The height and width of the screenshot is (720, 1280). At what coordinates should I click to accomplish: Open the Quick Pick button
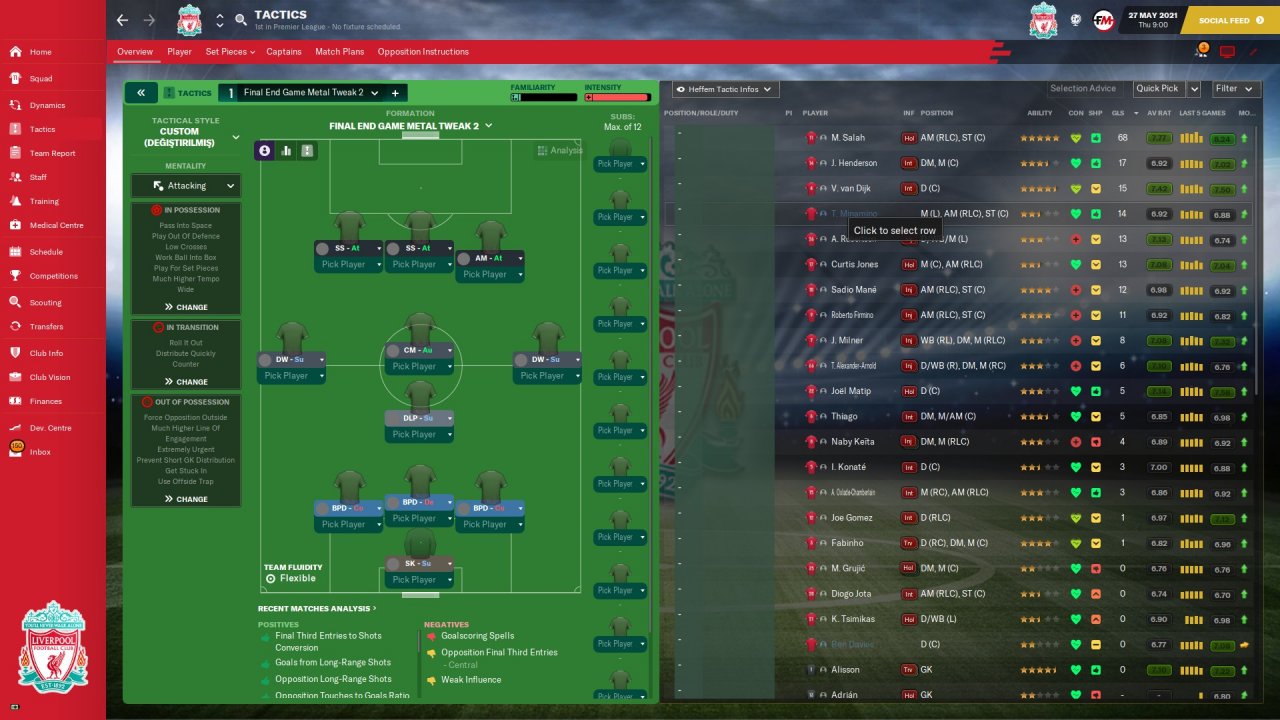[x=1157, y=89]
